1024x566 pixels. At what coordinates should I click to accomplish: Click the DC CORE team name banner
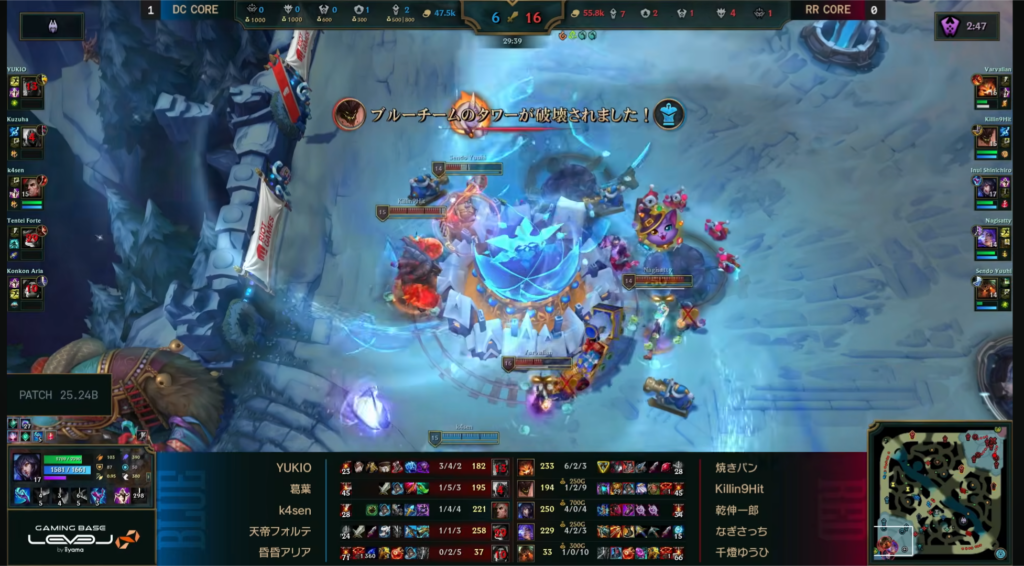[195, 10]
